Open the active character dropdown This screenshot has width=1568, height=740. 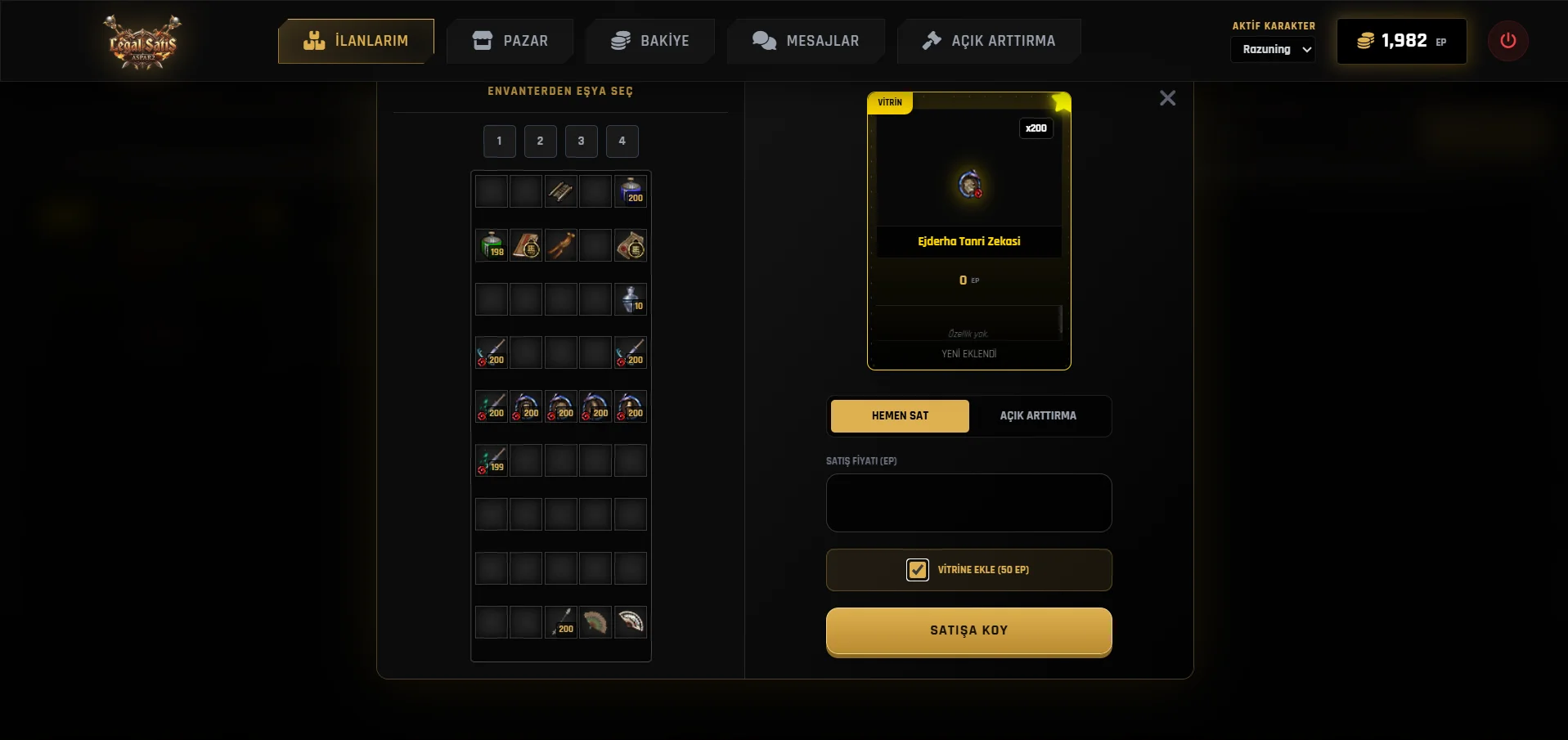click(x=1273, y=49)
